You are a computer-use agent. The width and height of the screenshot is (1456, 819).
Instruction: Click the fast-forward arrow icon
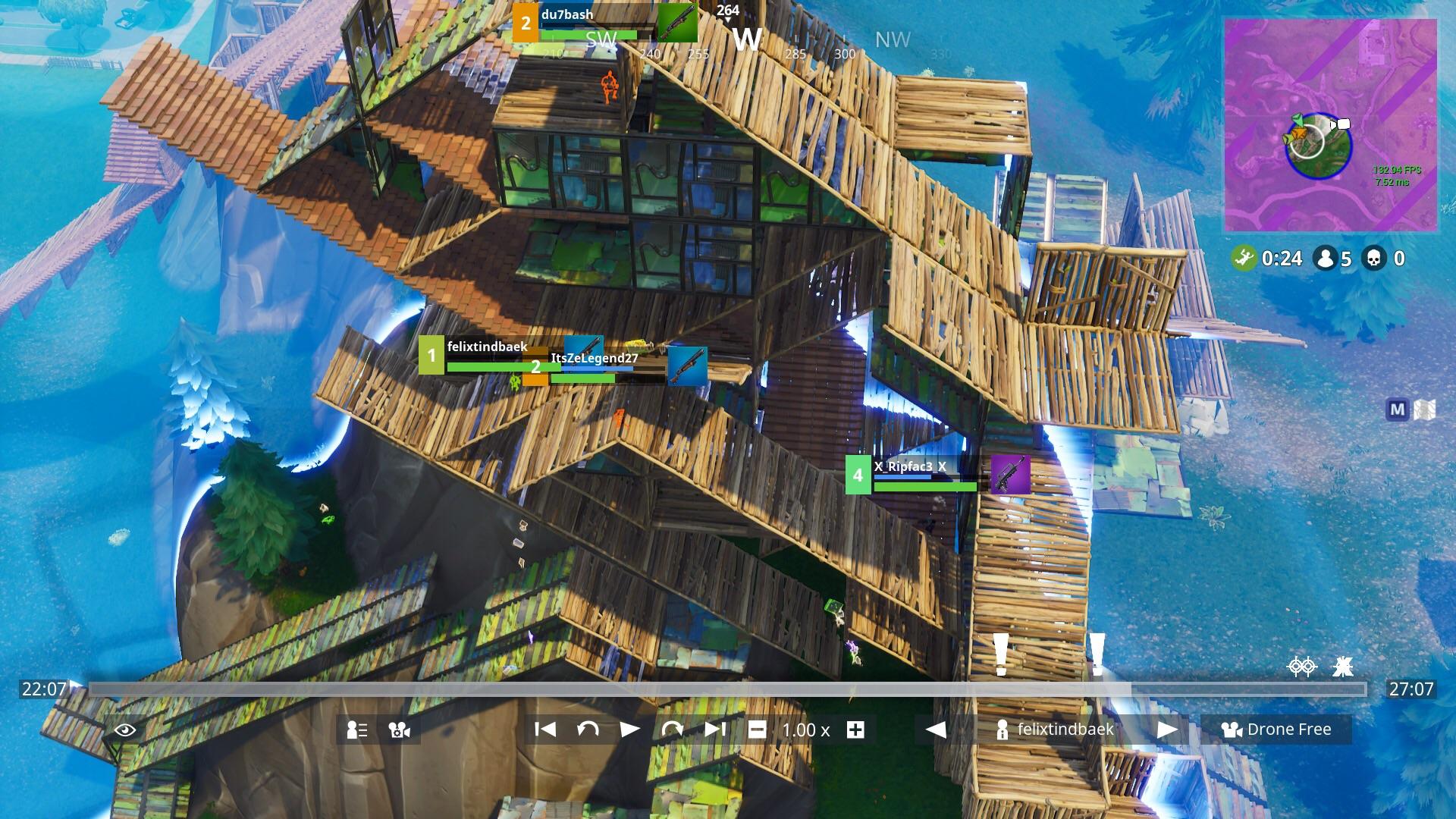(672, 730)
